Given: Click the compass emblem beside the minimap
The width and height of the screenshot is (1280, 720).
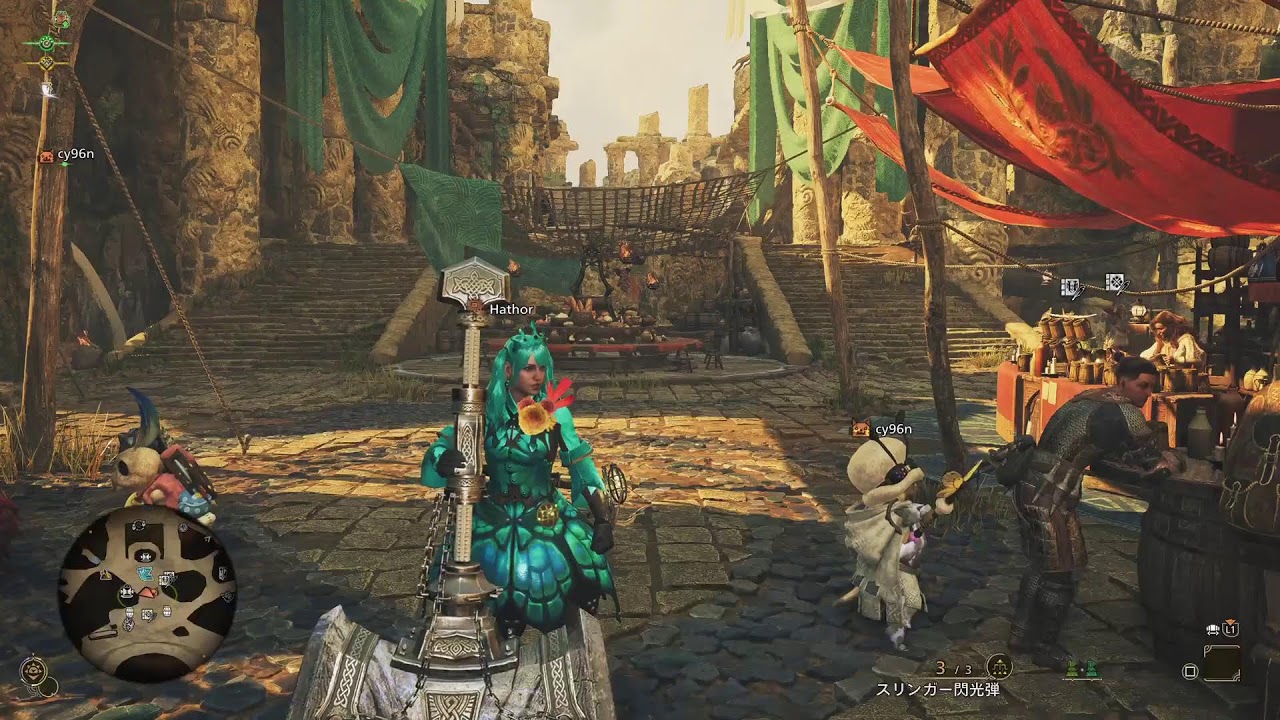Looking at the screenshot, I should 35,668.
